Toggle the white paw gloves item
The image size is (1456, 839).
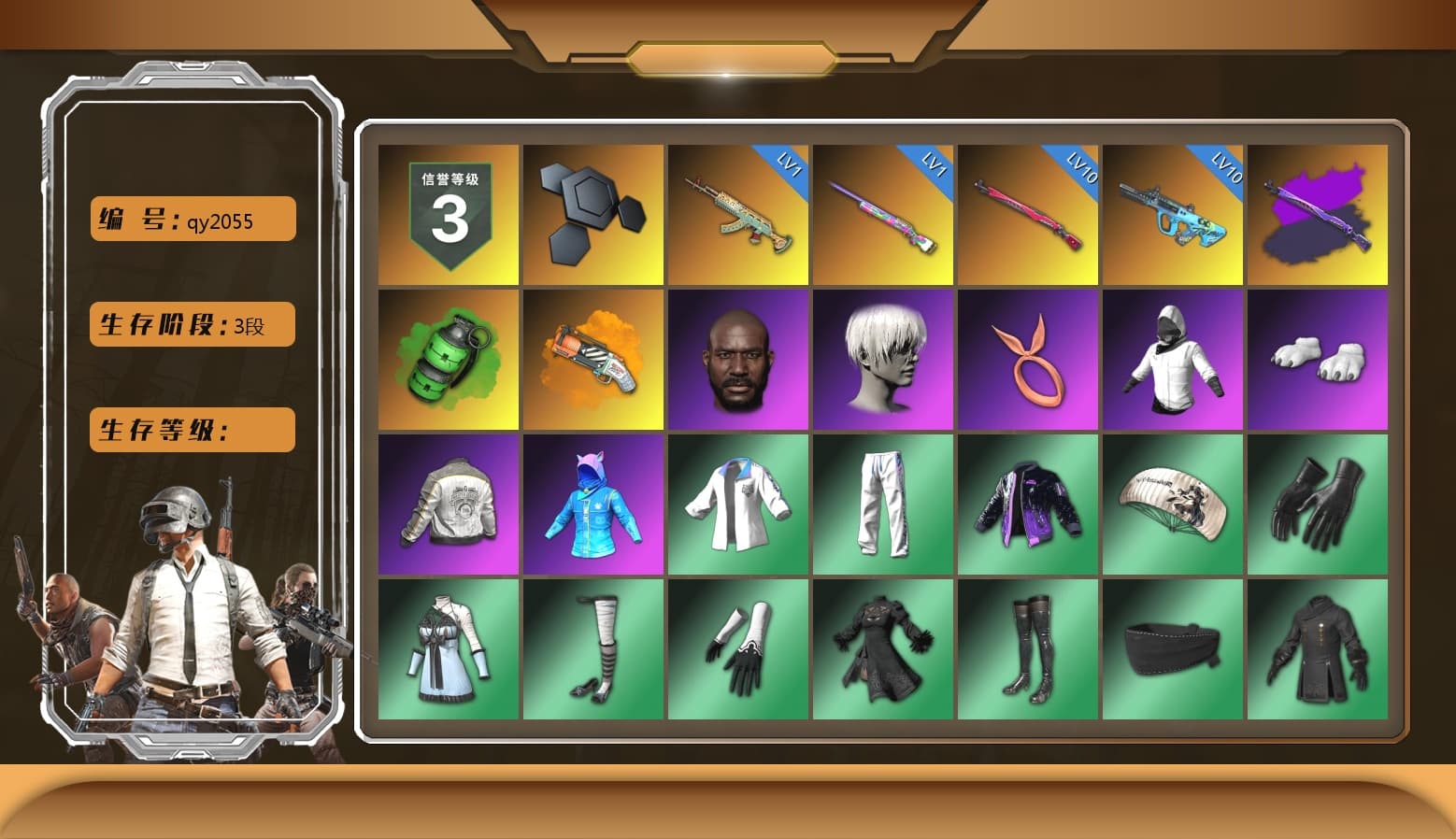pos(1318,358)
